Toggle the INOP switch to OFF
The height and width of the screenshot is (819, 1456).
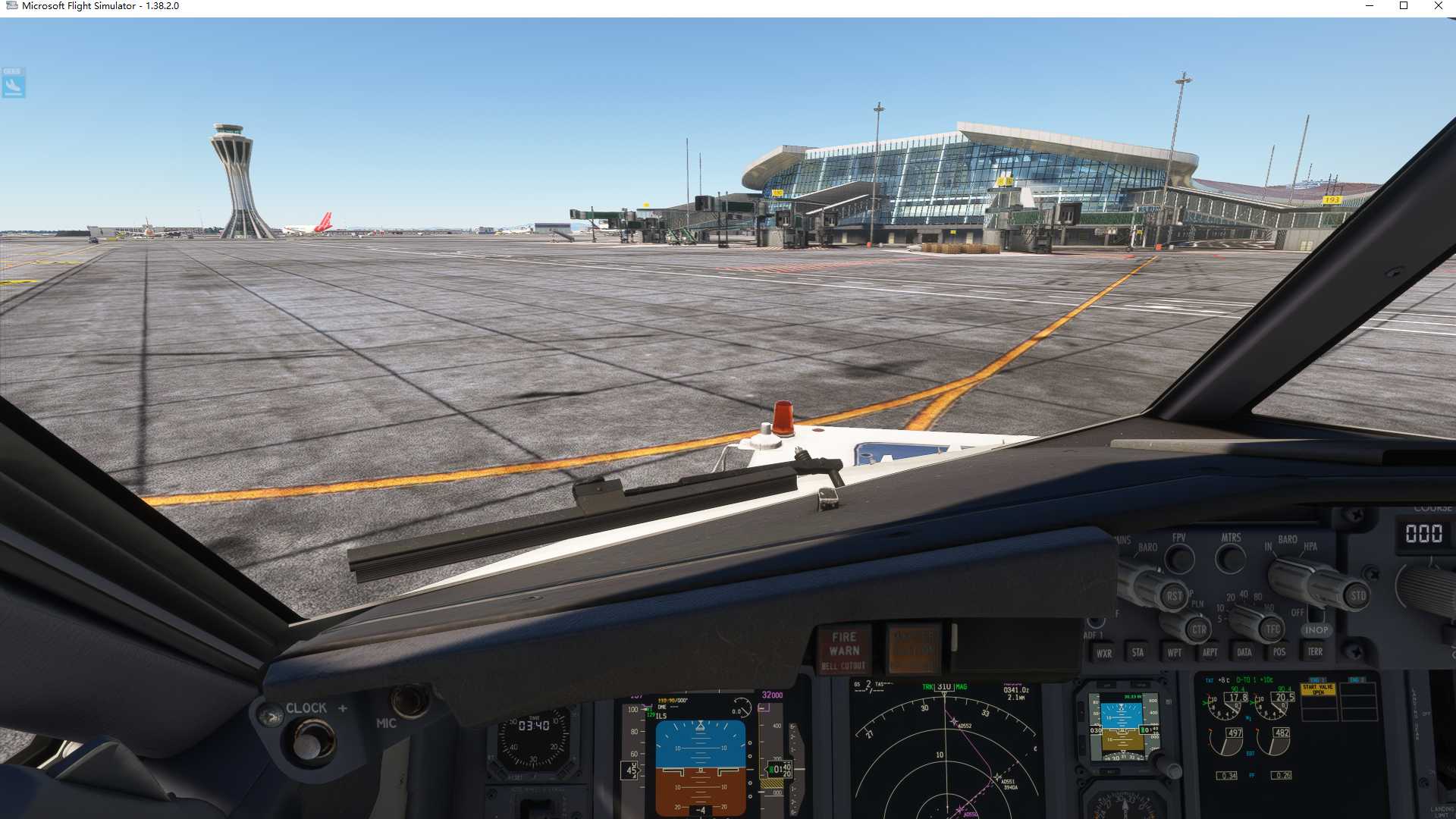(1317, 629)
